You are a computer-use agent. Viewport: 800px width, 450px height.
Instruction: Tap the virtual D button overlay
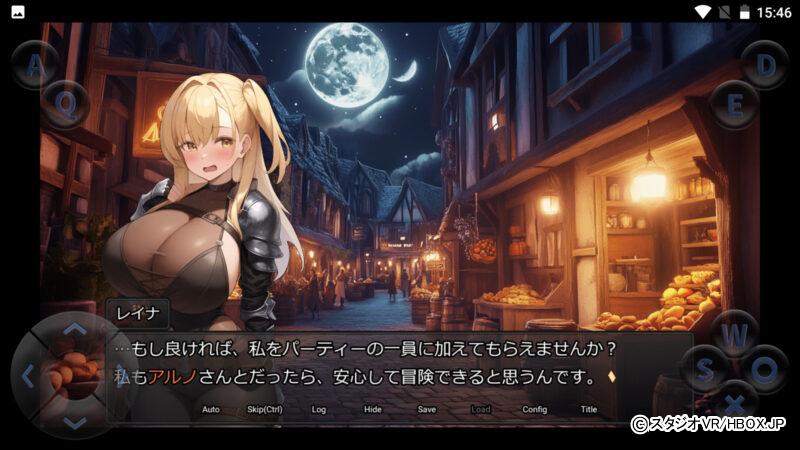[x=765, y=65]
